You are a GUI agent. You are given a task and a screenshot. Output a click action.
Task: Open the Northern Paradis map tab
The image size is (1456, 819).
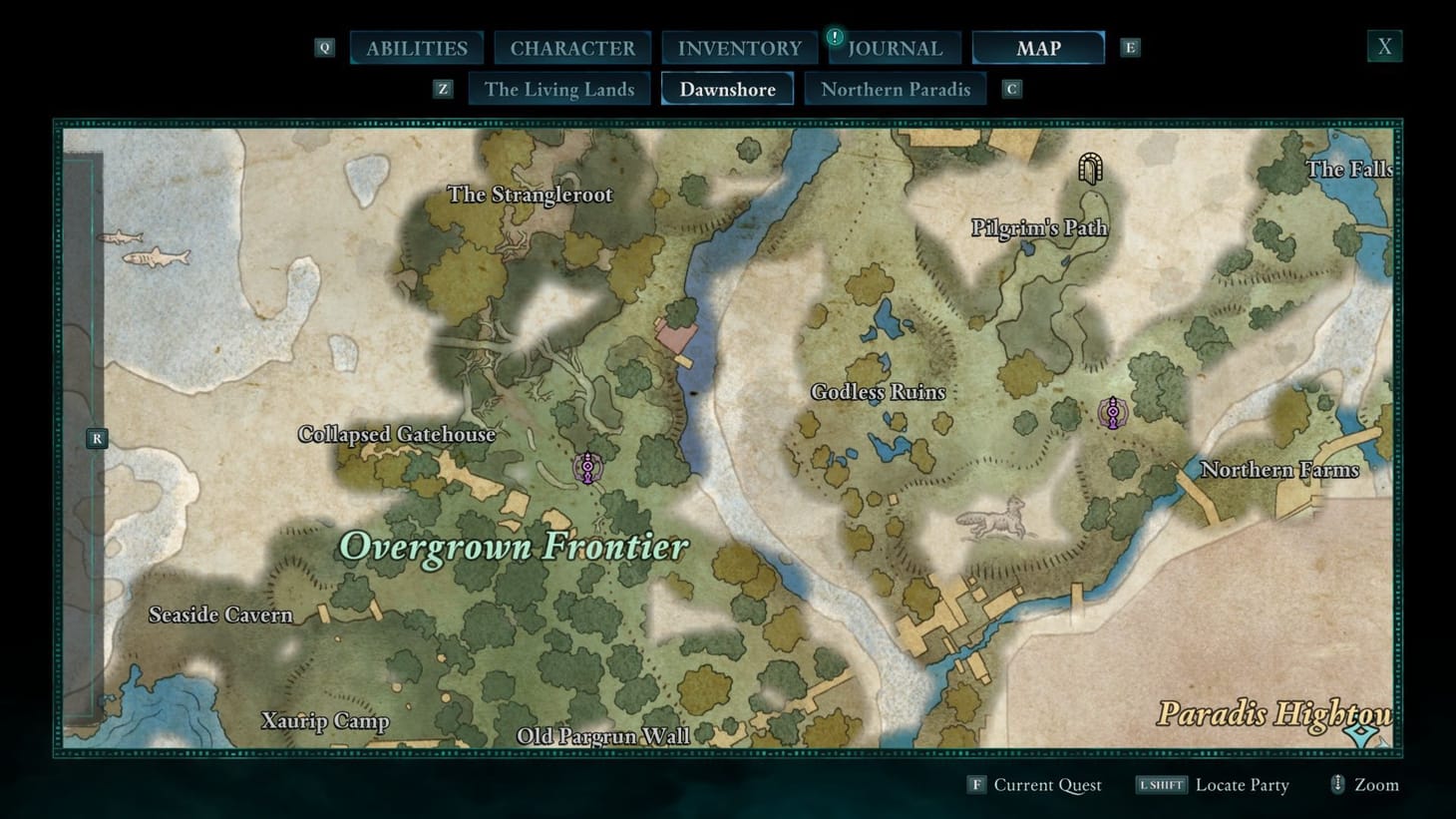pyautogui.click(x=895, y=89)
